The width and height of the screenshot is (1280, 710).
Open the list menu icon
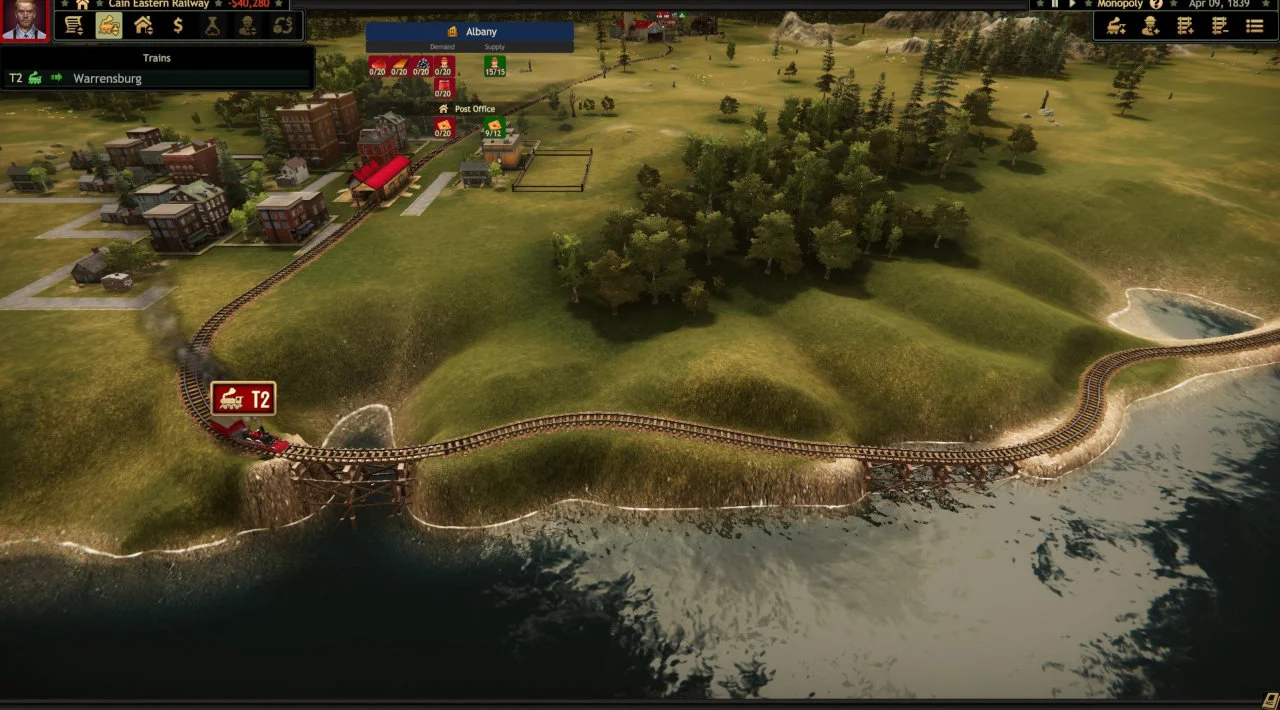click(1254, 26)
